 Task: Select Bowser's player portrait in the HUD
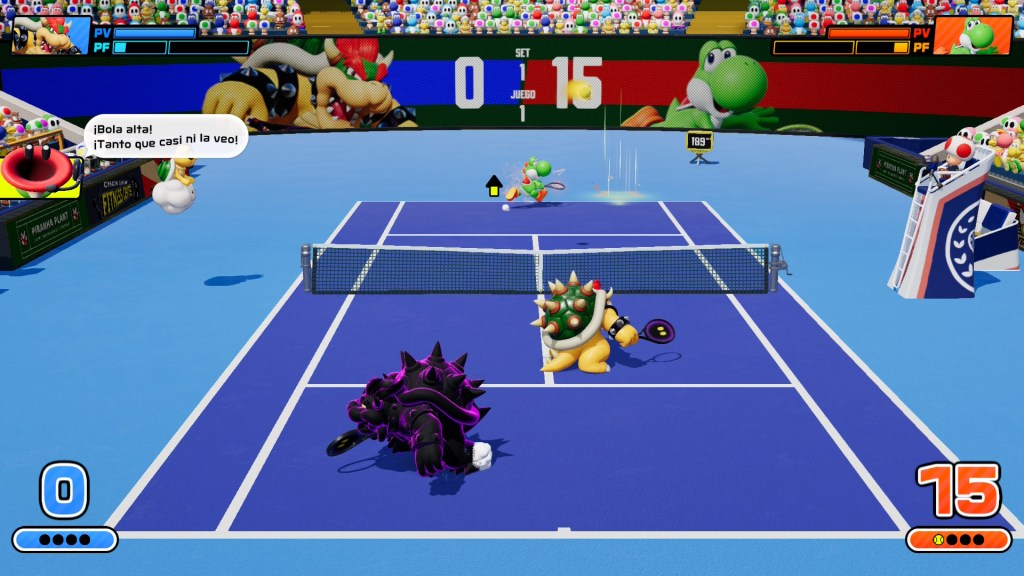coord(50,35)
